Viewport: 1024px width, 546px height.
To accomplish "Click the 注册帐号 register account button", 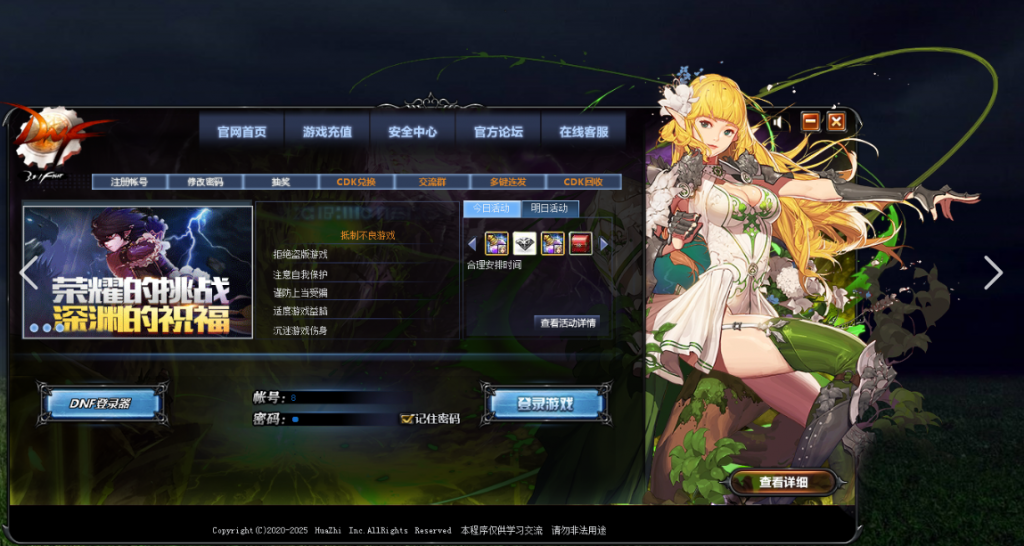I will [x=129, y=182].
